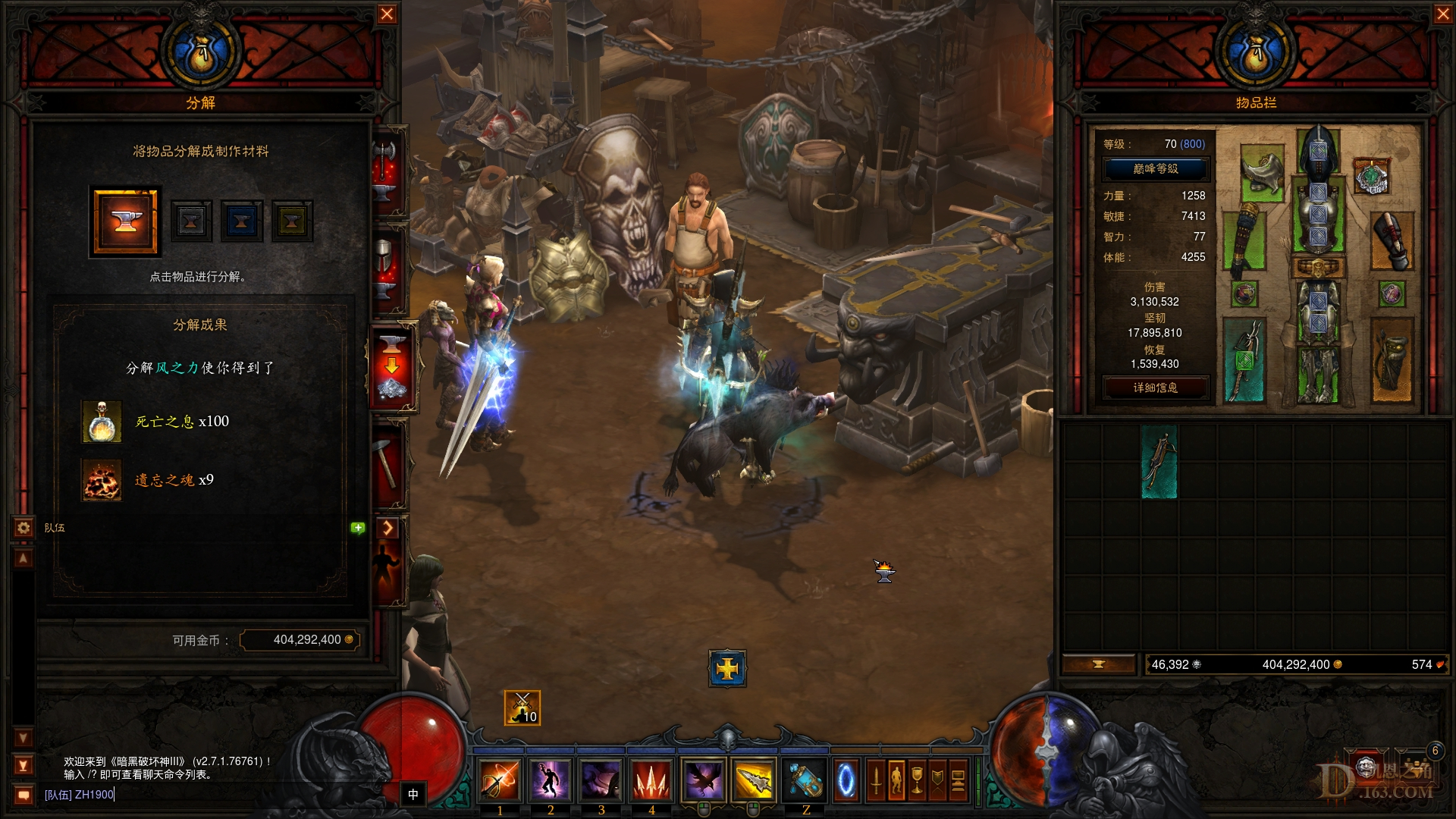Click the green plus next to 队伍

click(356, 526)
